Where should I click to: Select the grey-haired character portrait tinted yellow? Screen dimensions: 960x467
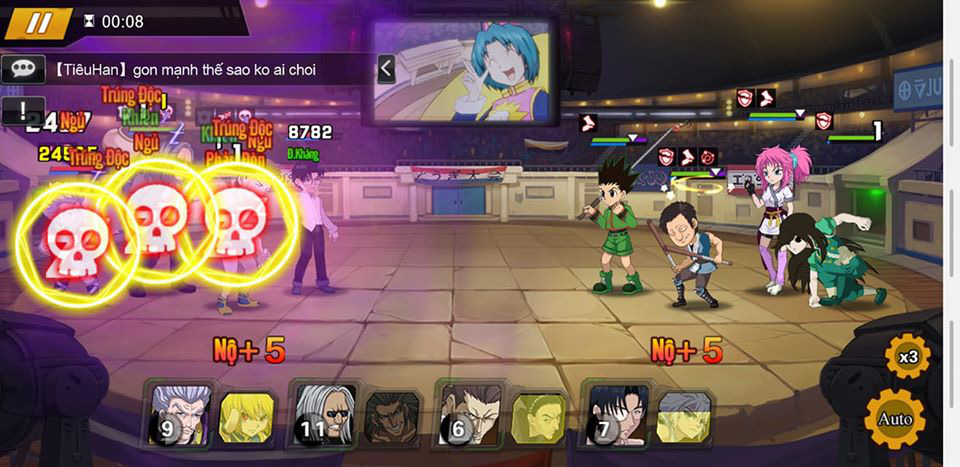pyautogui.click(x=685, y=416)
